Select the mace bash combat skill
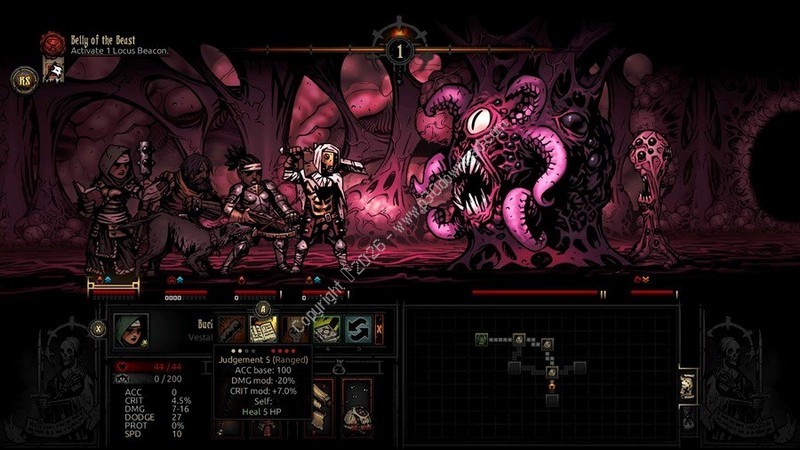This screenshot has width=800, height=450. pyautogui.click(x=232, y=329)
